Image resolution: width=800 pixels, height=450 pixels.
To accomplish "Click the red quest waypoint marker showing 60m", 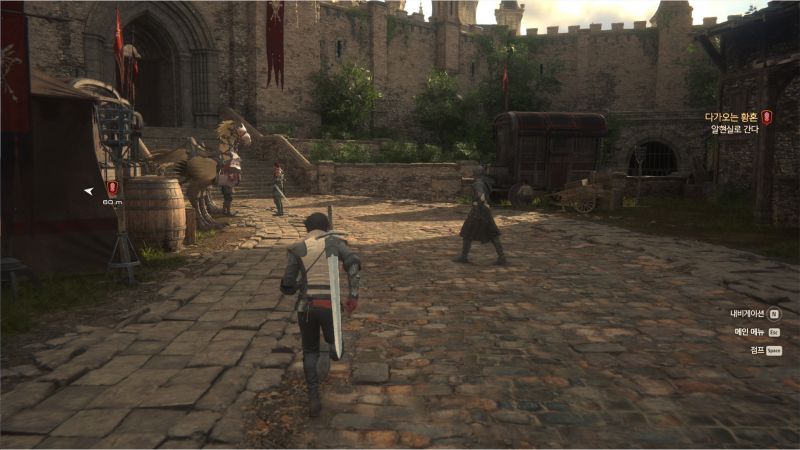I will tap(112, 187).
